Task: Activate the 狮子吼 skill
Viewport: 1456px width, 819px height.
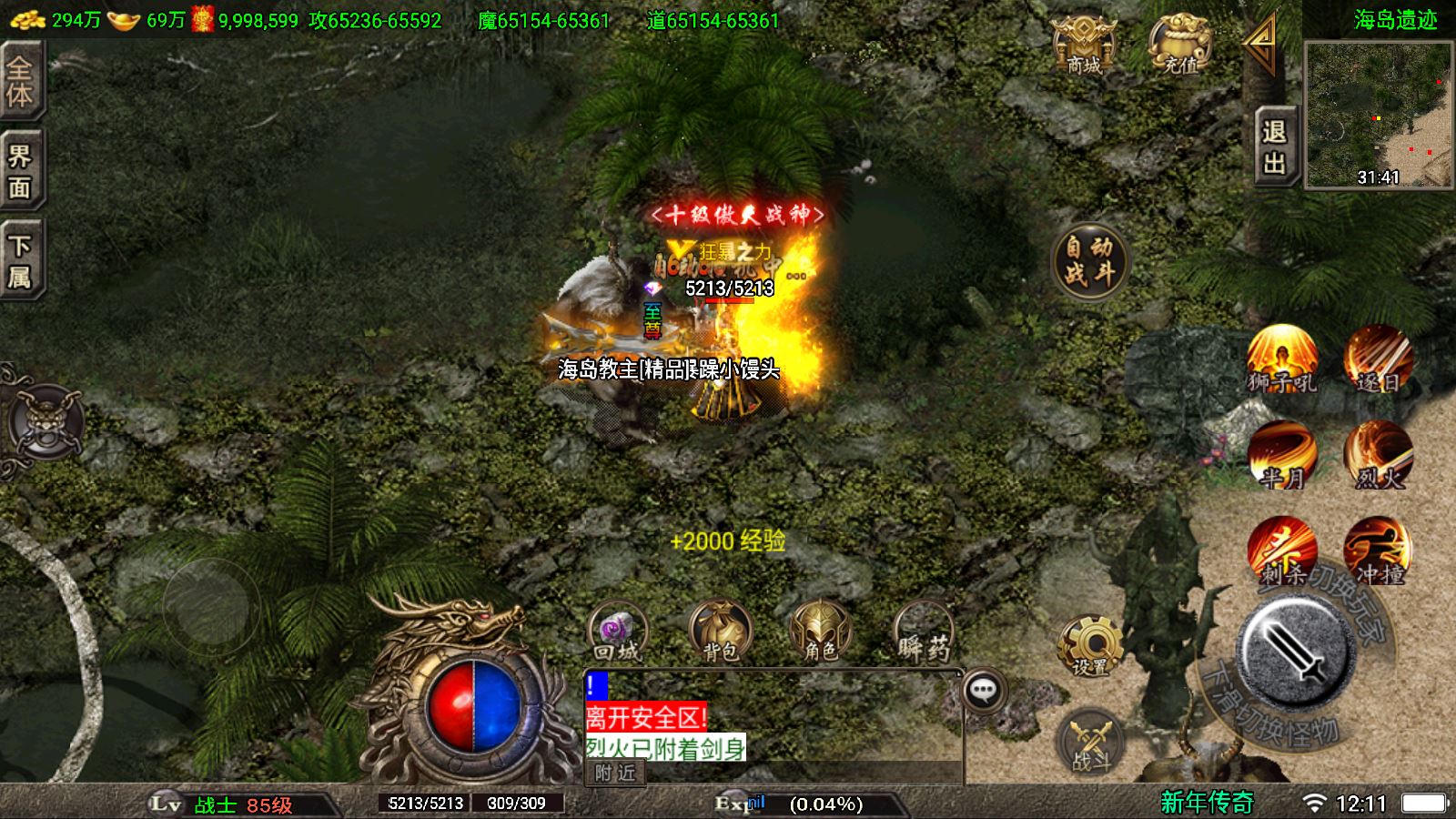Action: pos(1282,359)
